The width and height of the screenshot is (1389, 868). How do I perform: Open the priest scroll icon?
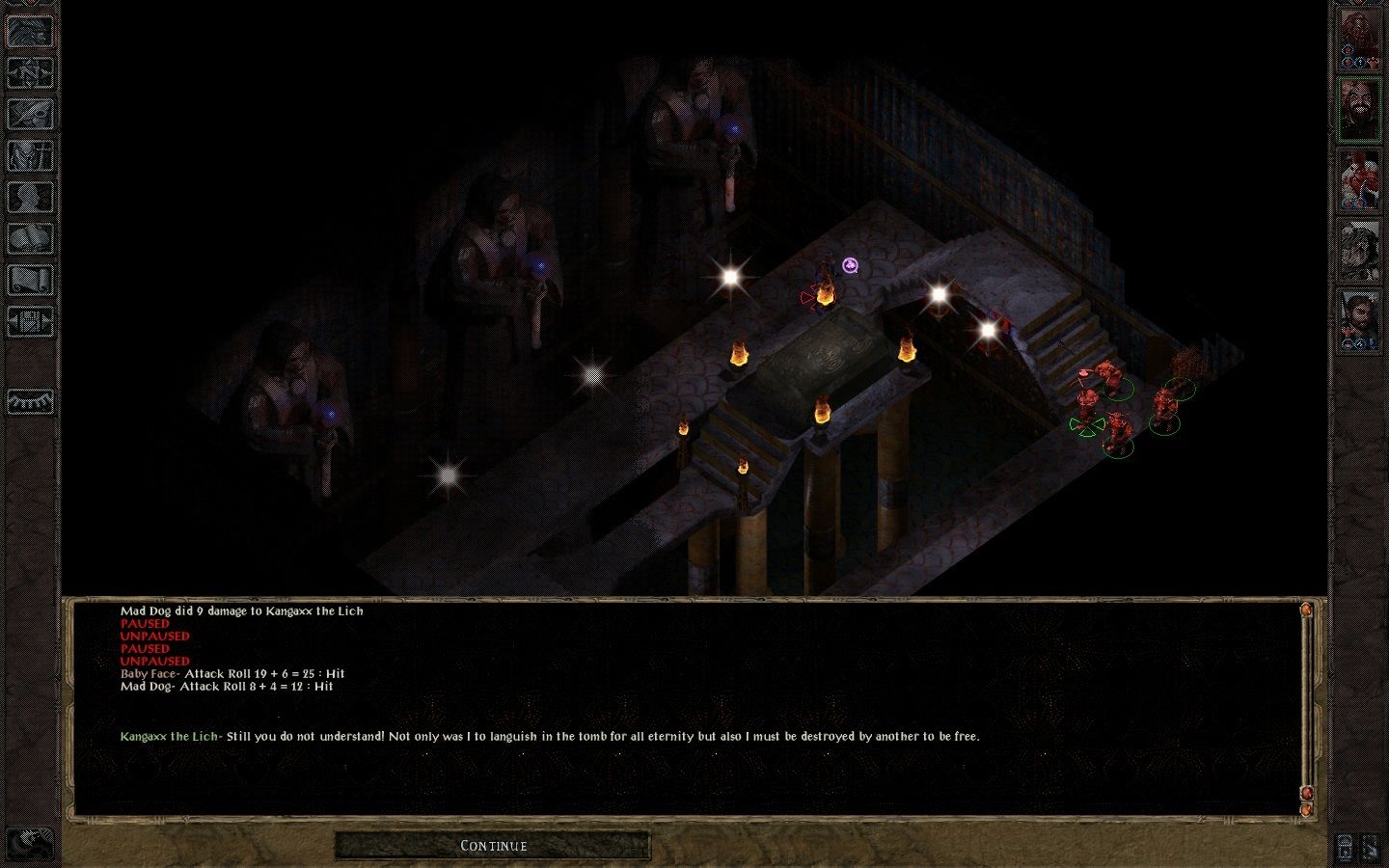(31, 280)
